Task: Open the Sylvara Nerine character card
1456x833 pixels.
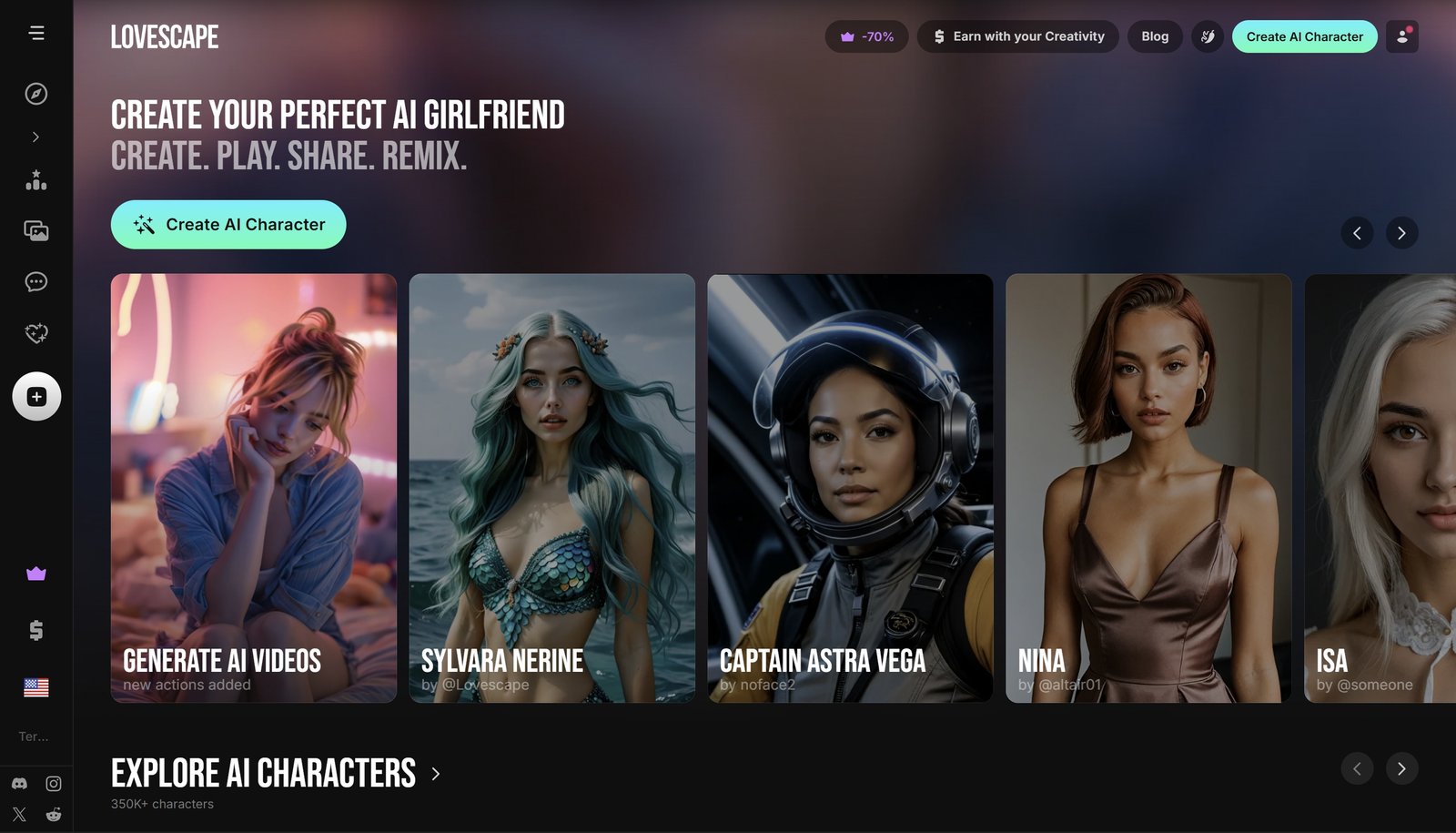Action: (x=551, y=489)
